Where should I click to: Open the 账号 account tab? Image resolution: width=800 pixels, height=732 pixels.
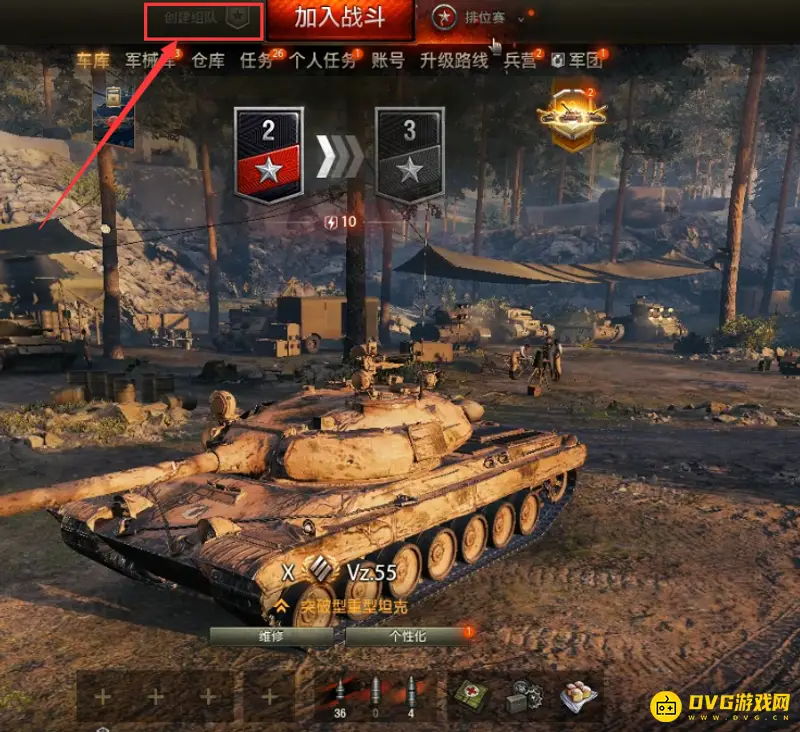point(388,60)
